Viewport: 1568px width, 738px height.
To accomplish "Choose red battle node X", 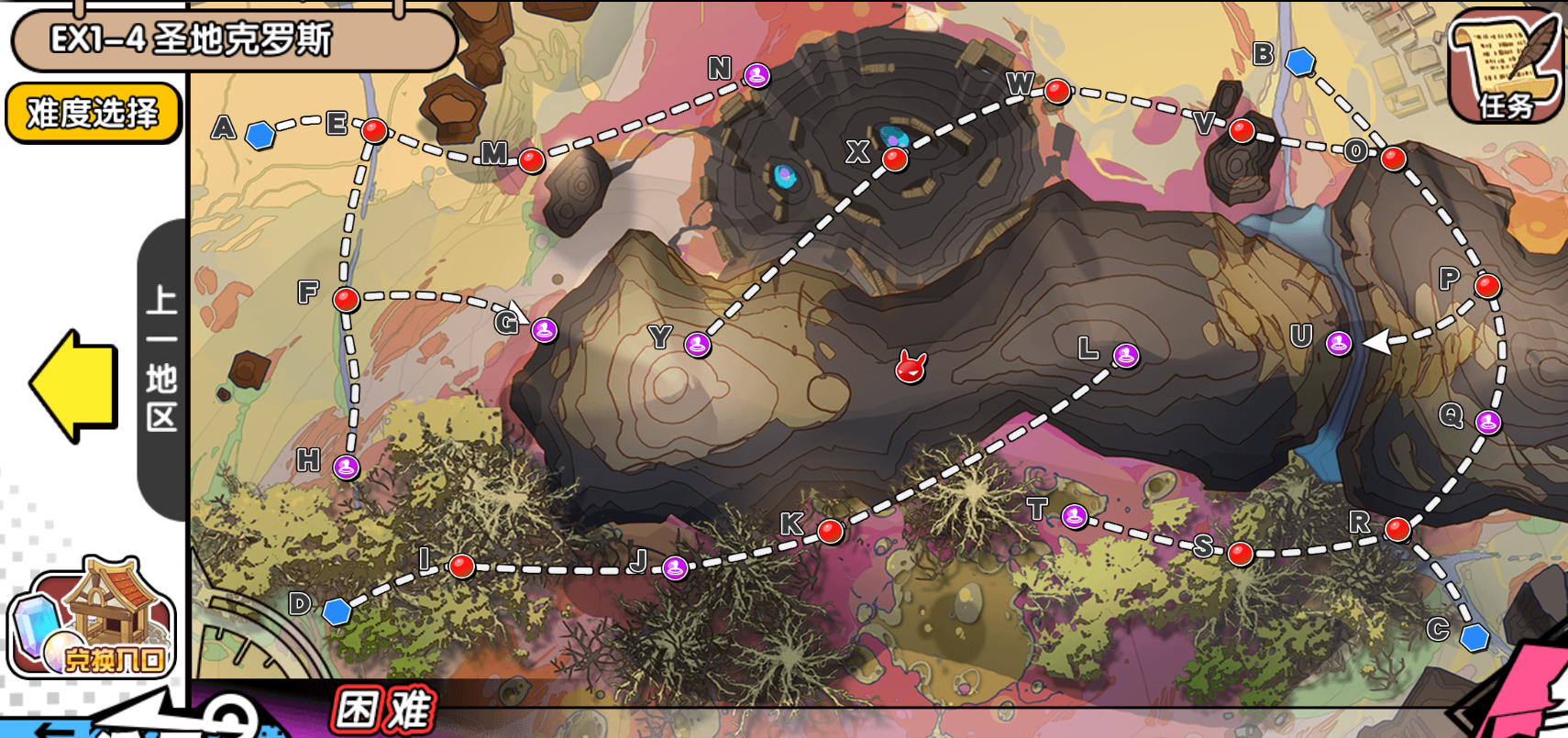I will pos(895,160).
